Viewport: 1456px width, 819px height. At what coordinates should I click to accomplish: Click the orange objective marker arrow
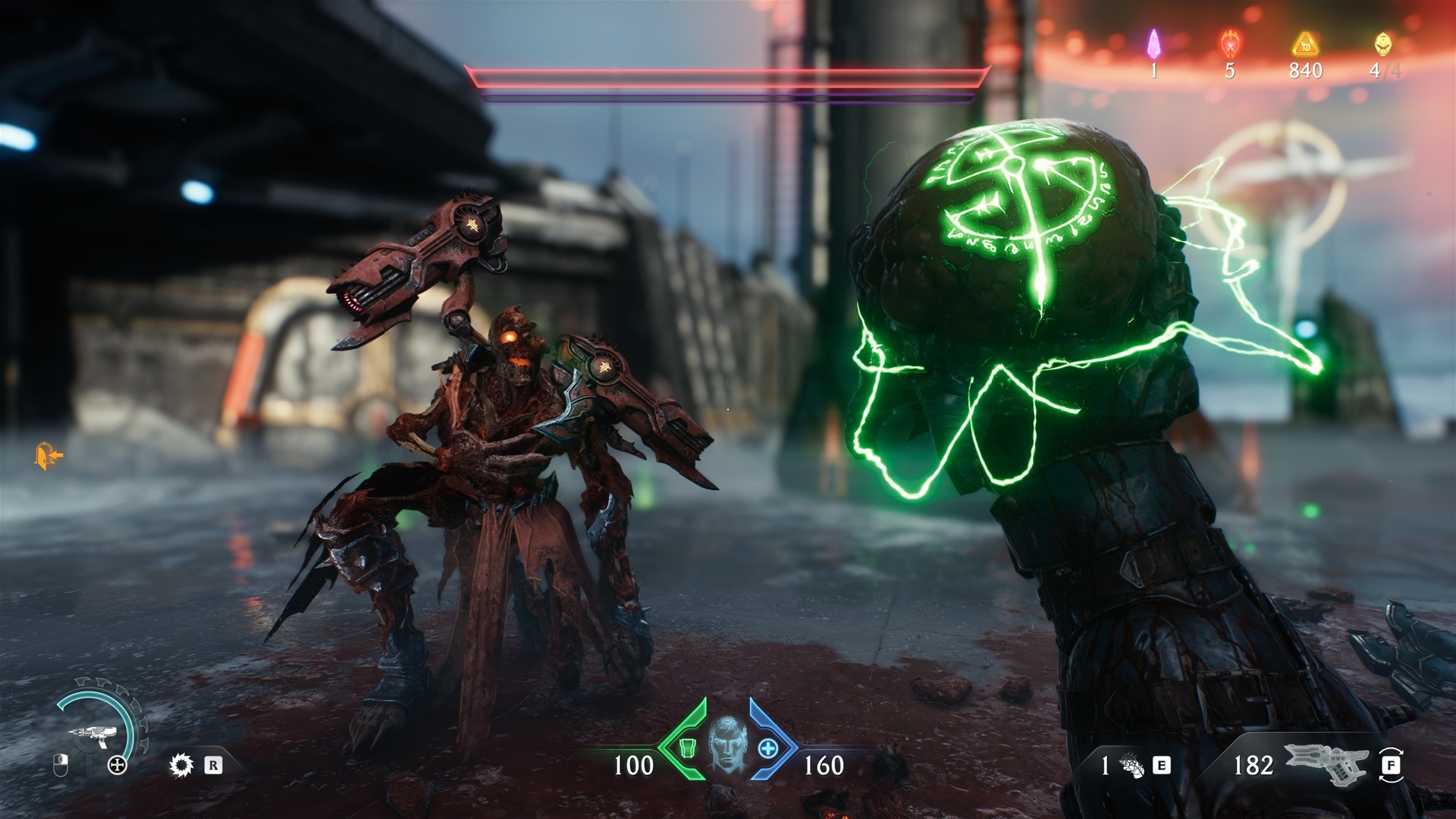[48, 456]
